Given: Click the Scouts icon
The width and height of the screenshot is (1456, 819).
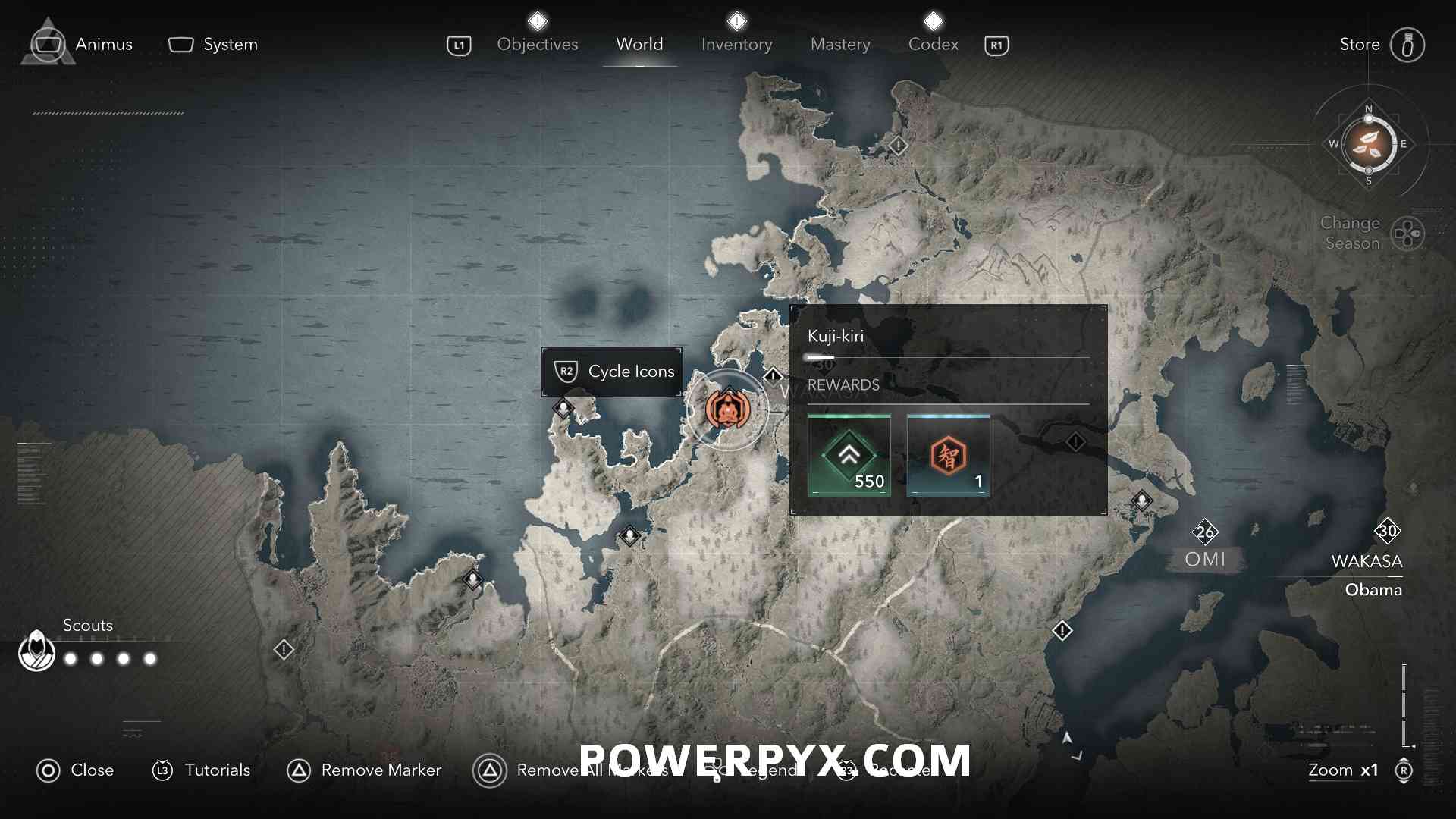Looking at the screenshot, I should (x=36, y=651).
